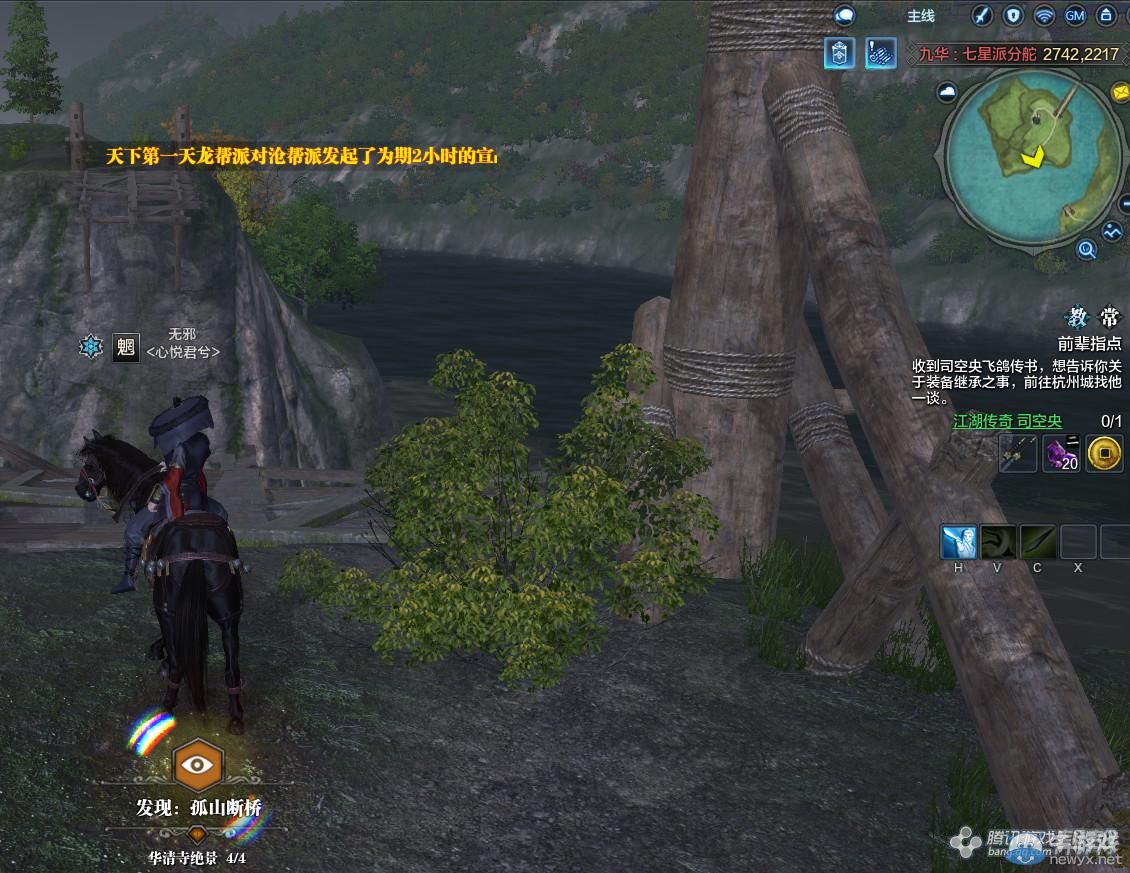Open the chat bubble icon

[x=845, y=15]
